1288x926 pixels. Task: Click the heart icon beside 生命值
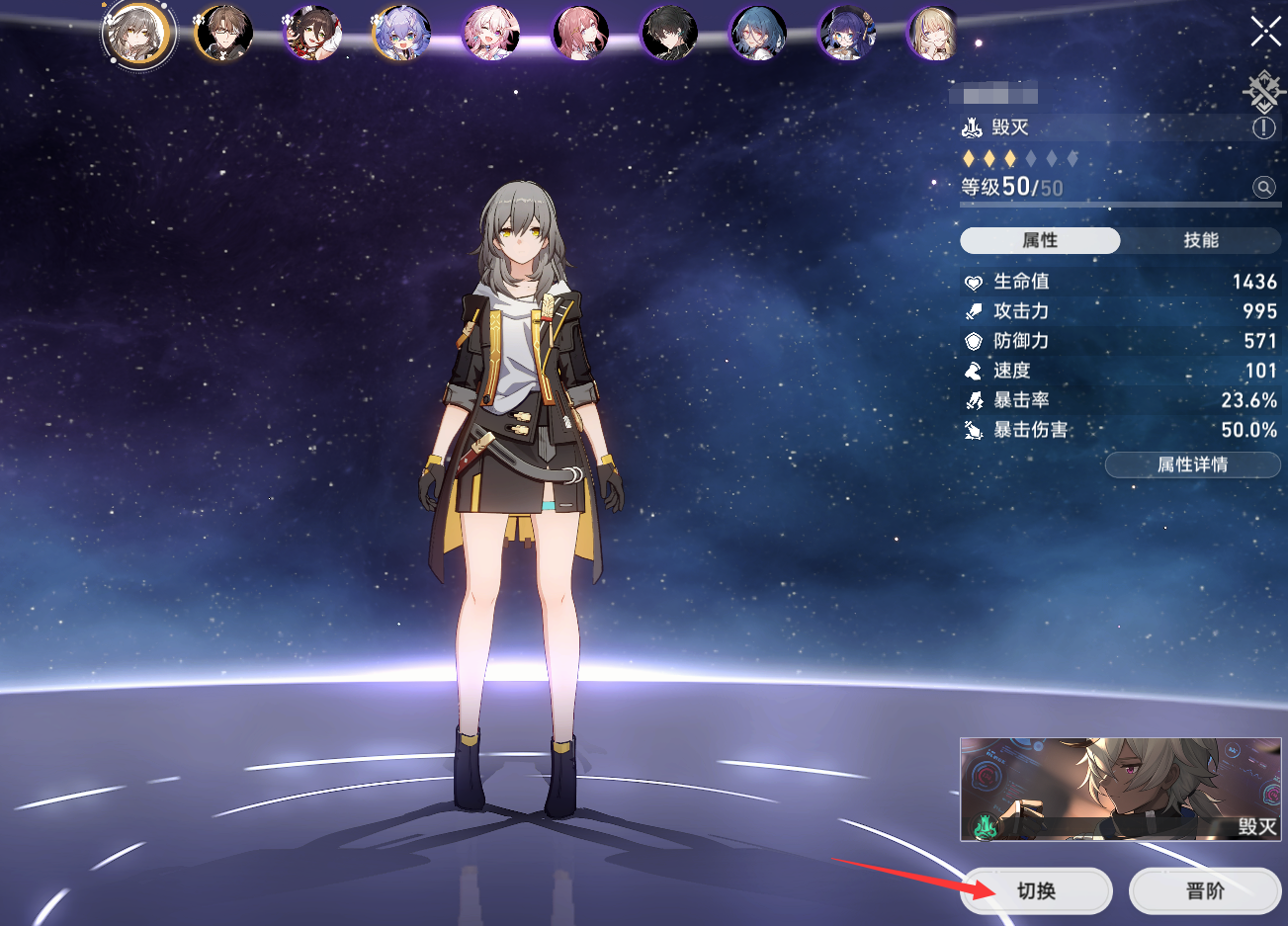click(x=976, y=282)
